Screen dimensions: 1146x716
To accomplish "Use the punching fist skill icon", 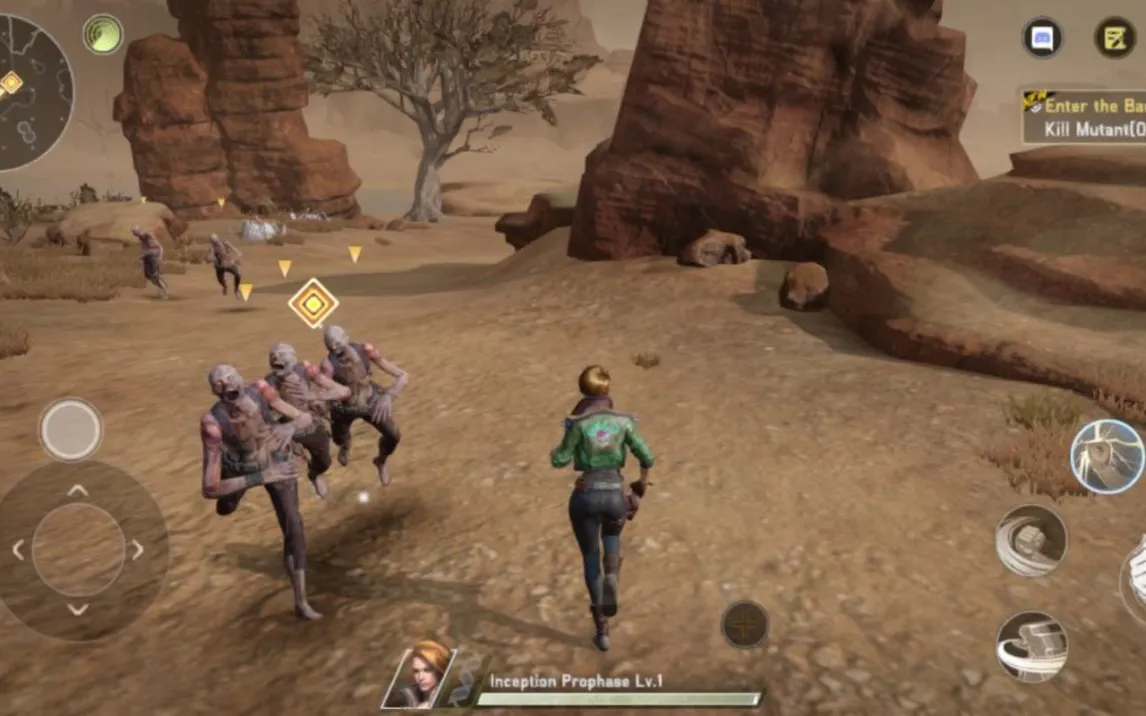I will 1031,540.
